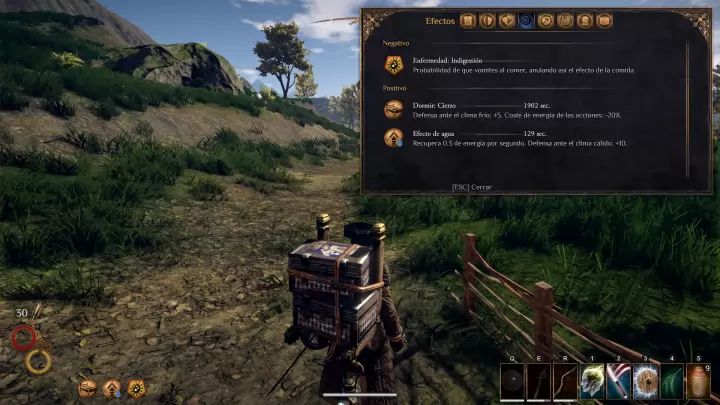Click the indigestion pentagon status icon on HUD
This screenshot has width=720, height=405.
tap(136, 388)
